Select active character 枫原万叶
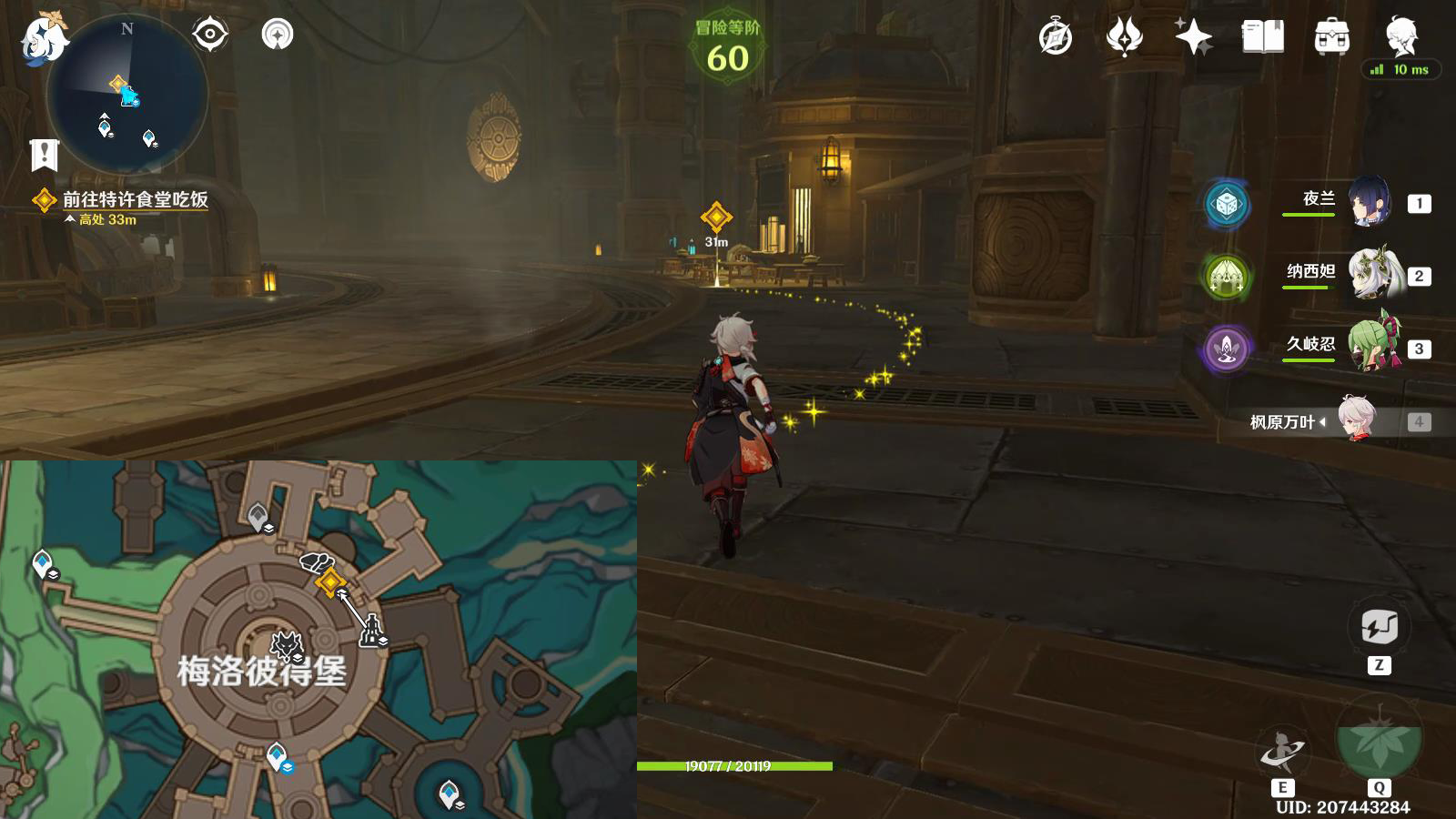This screenshot has height=819, width=1456. (1358, 420)
